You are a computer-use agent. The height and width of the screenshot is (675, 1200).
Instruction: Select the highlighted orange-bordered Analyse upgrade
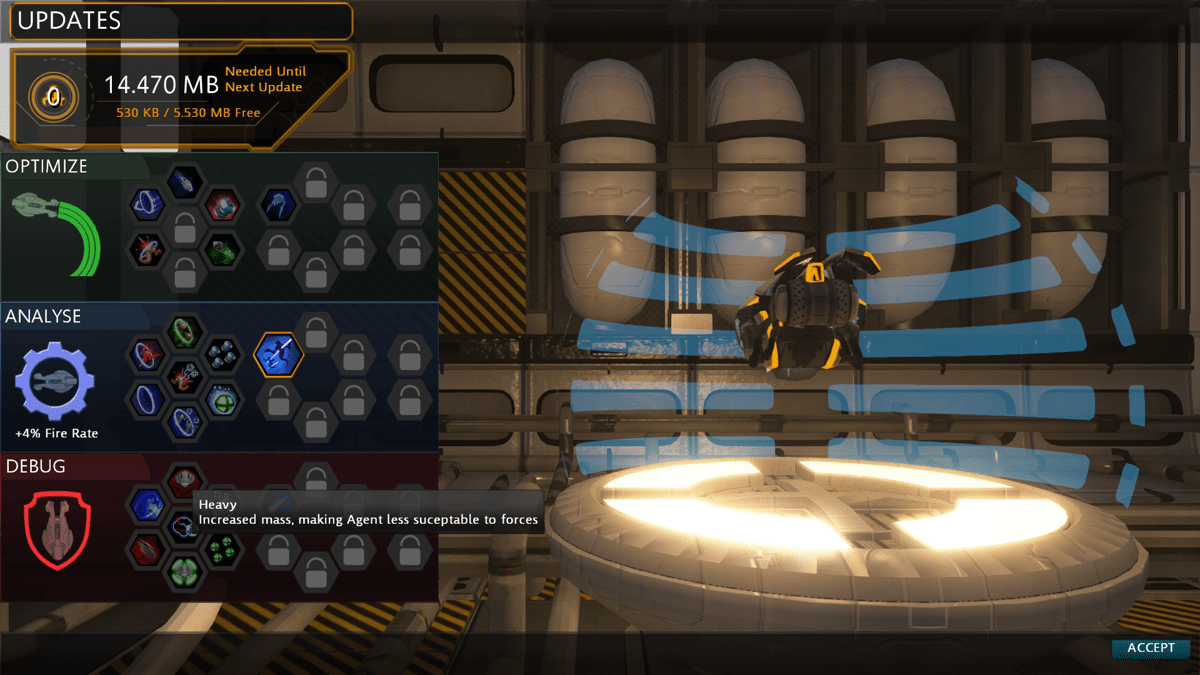(x=279, y=354)
